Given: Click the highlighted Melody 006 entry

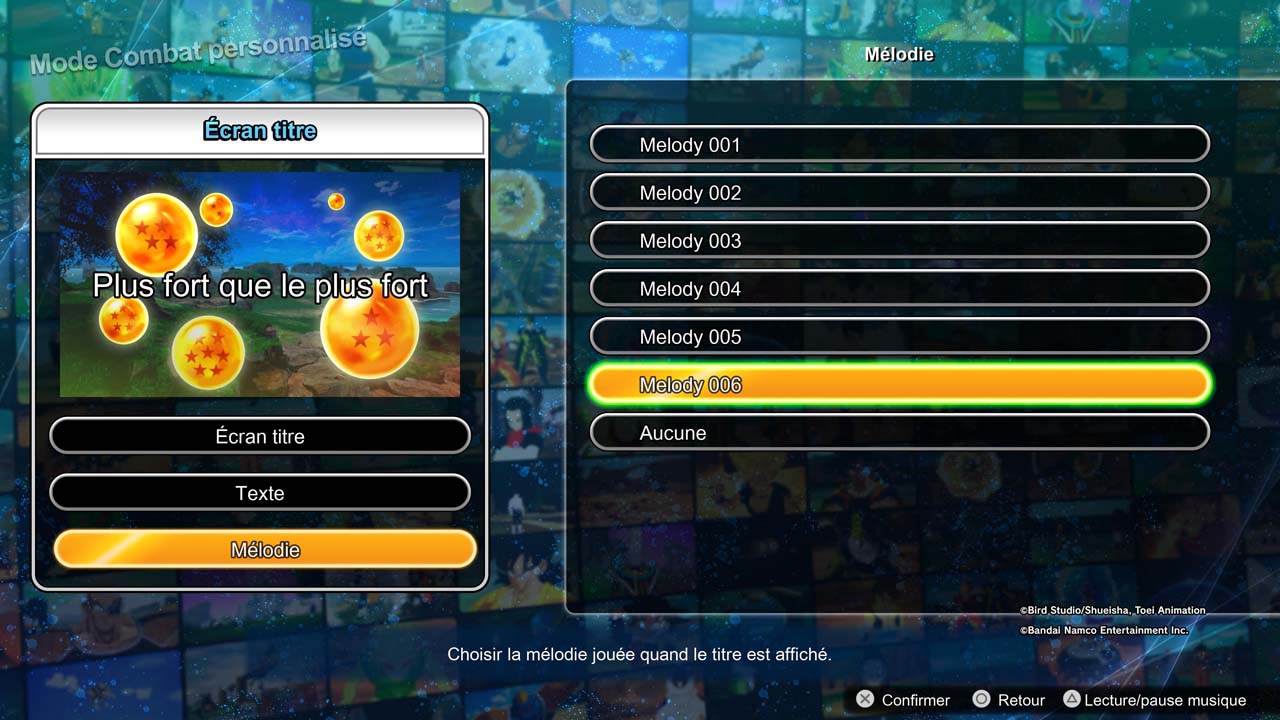Looking at the screenshot, I should pos(899,385).
